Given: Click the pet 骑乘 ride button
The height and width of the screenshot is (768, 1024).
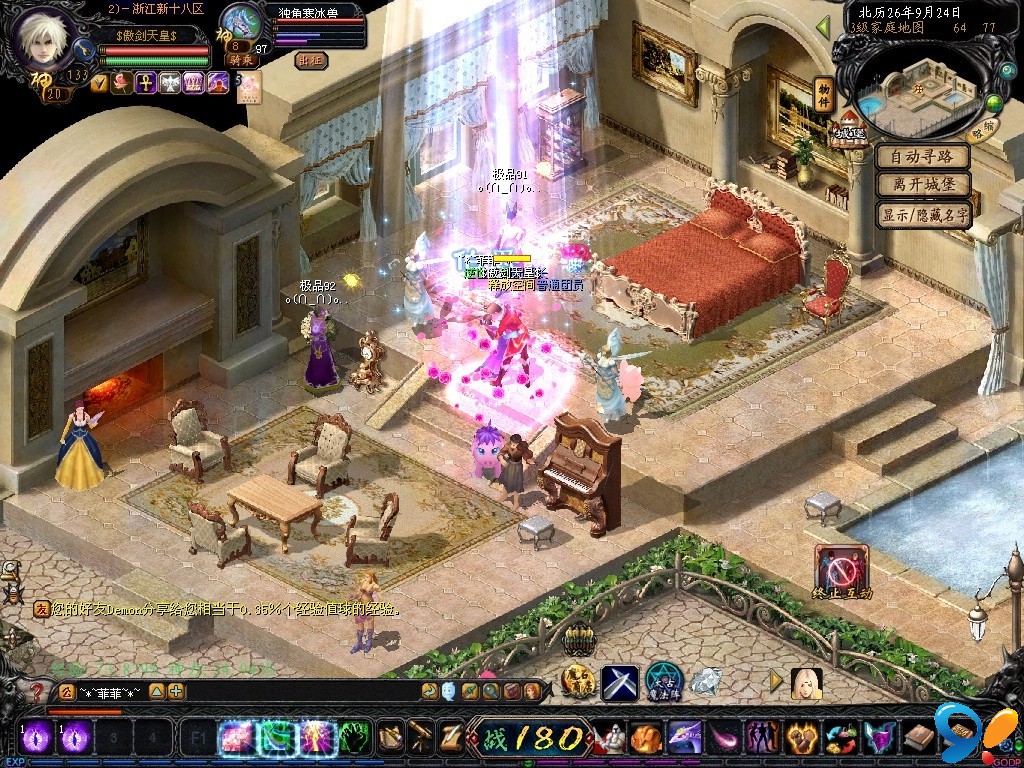Looking at the screenshot, I should pyautogui.click(x=241, y=60).
